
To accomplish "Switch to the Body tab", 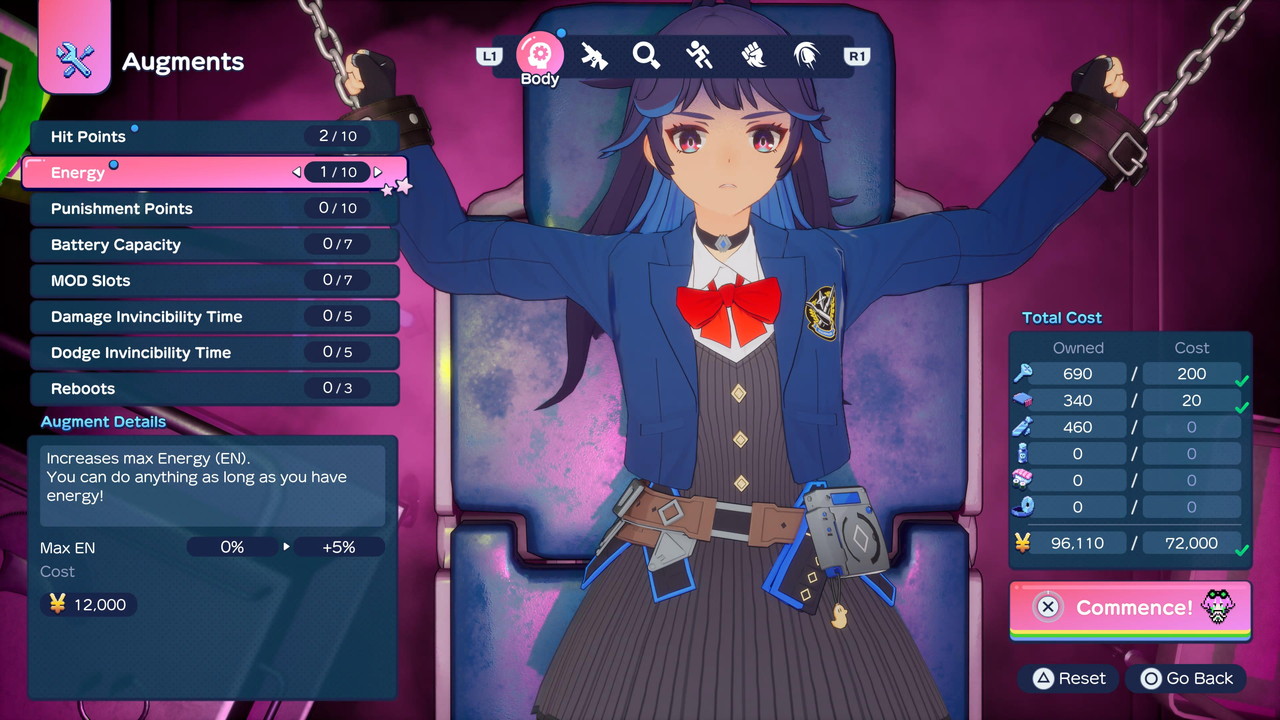I will click(540, 55).
